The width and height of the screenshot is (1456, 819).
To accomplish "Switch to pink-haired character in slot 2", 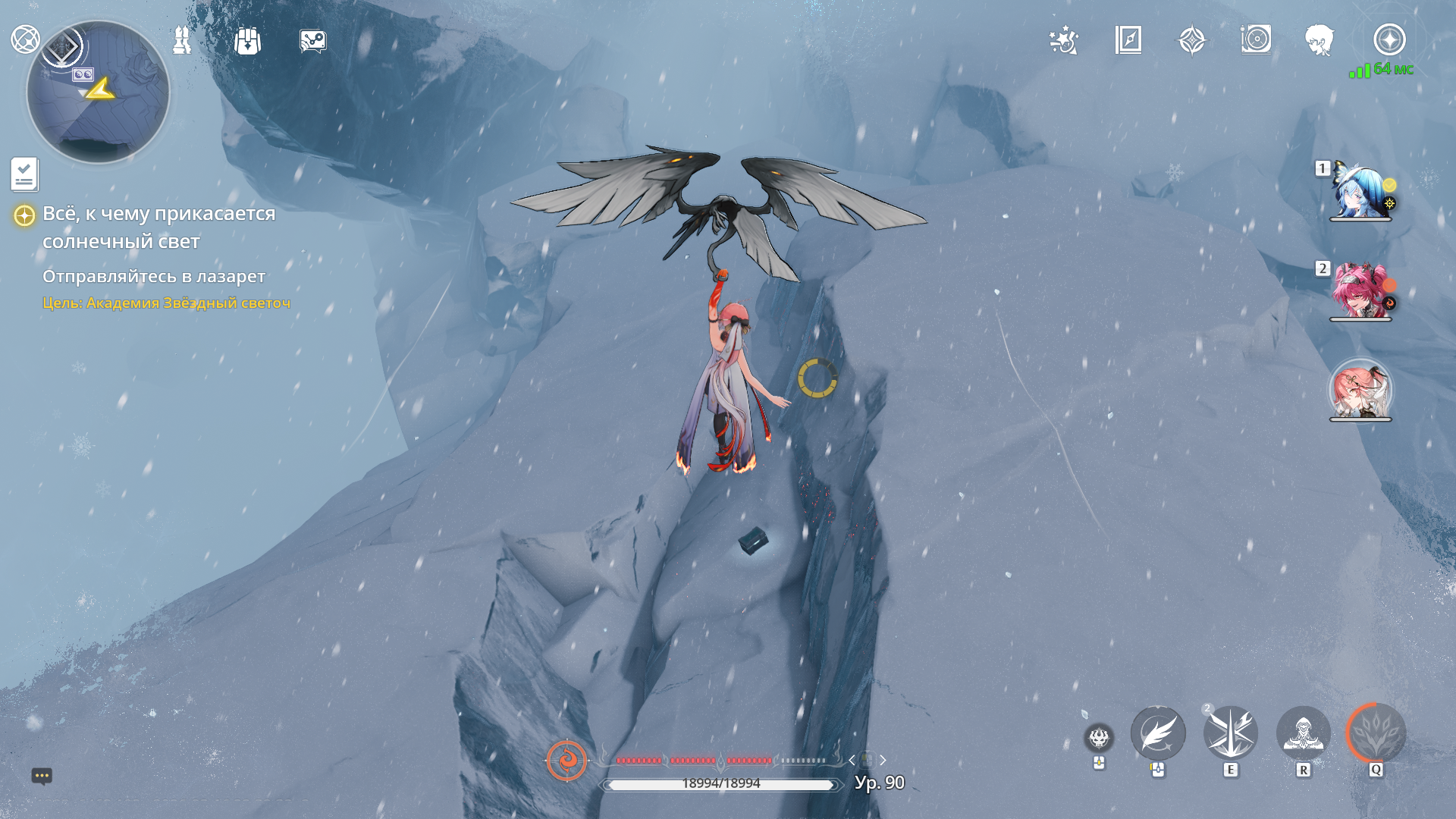I will pos(1360,291).
